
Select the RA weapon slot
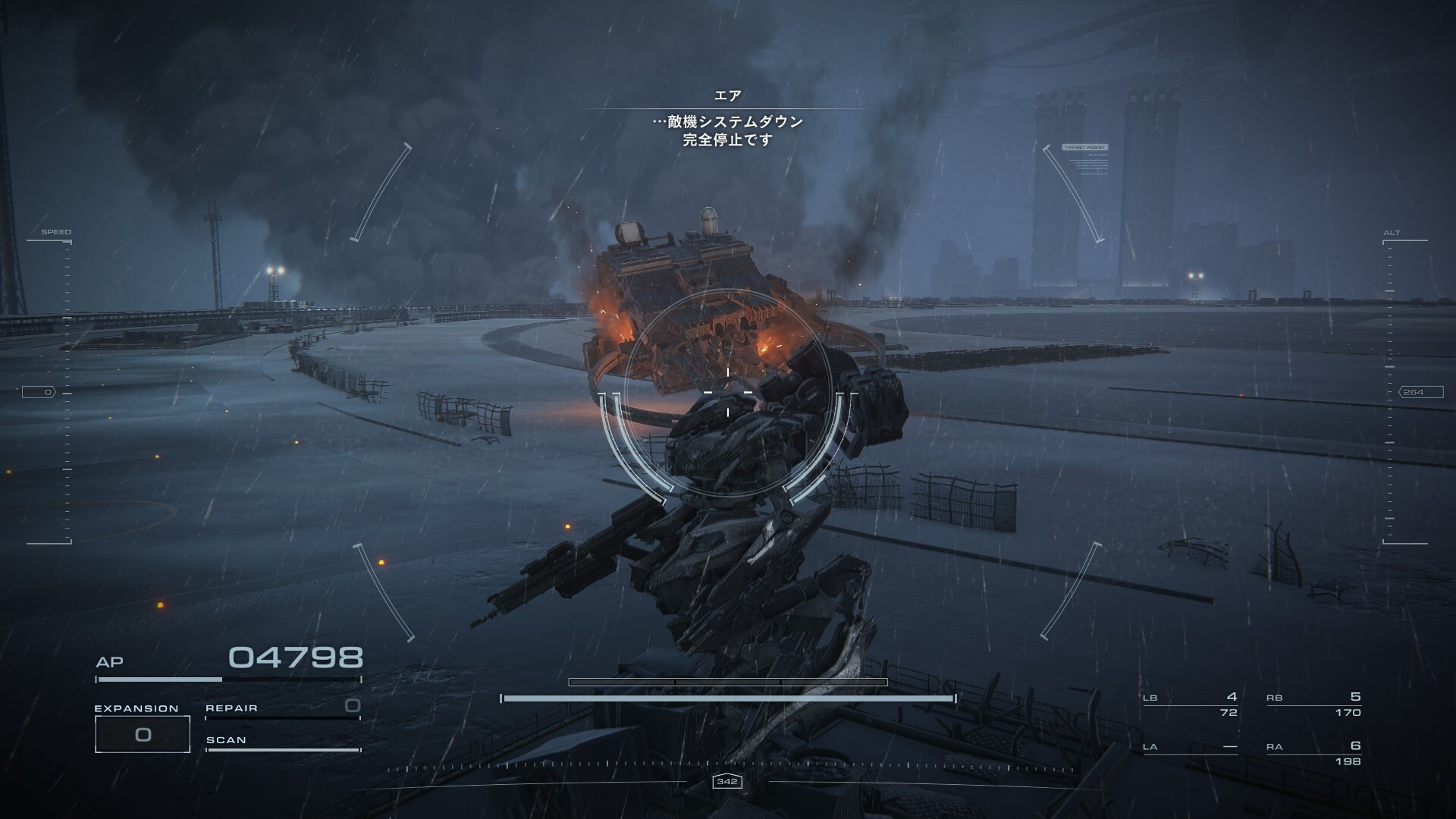coord(1313,753)
